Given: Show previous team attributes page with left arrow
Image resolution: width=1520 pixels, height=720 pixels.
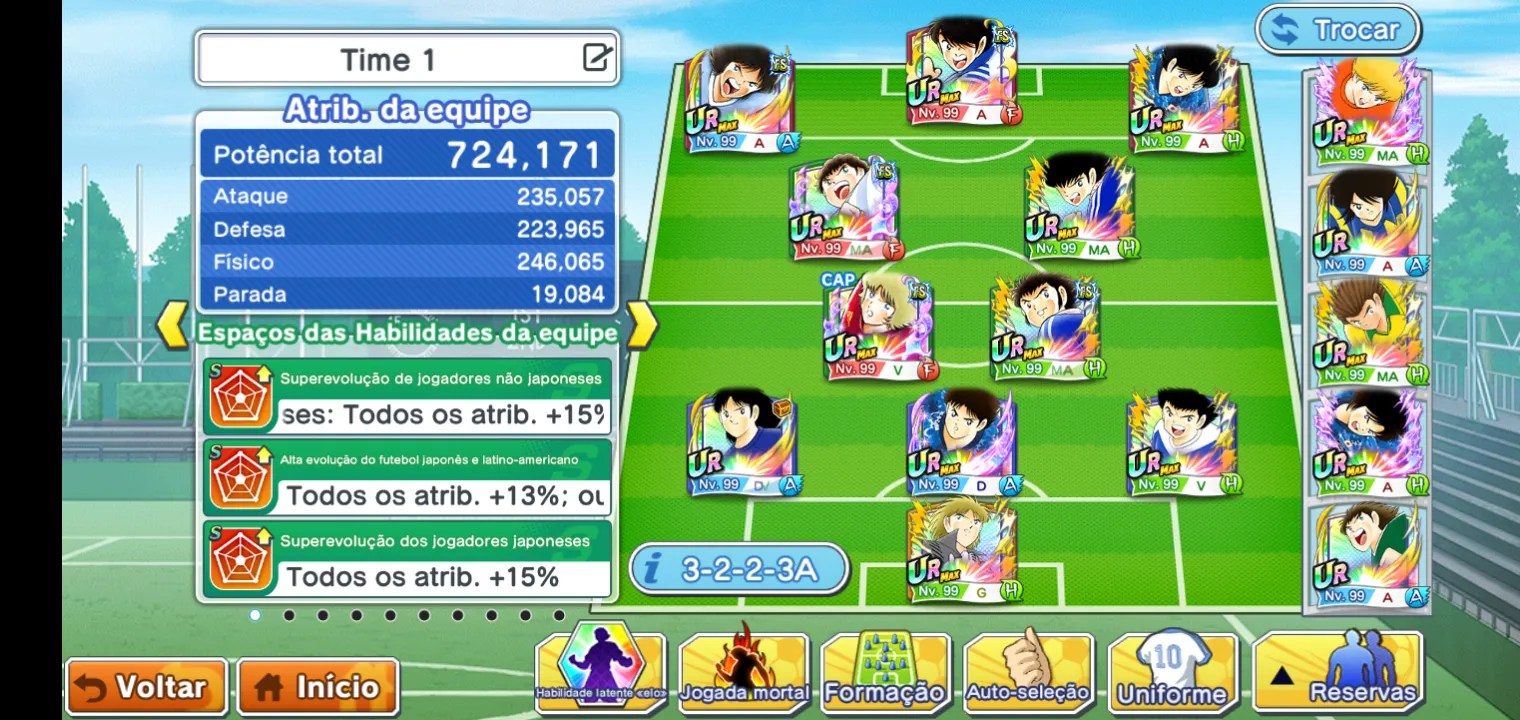Looking at the screenshot, I should 174,325.
